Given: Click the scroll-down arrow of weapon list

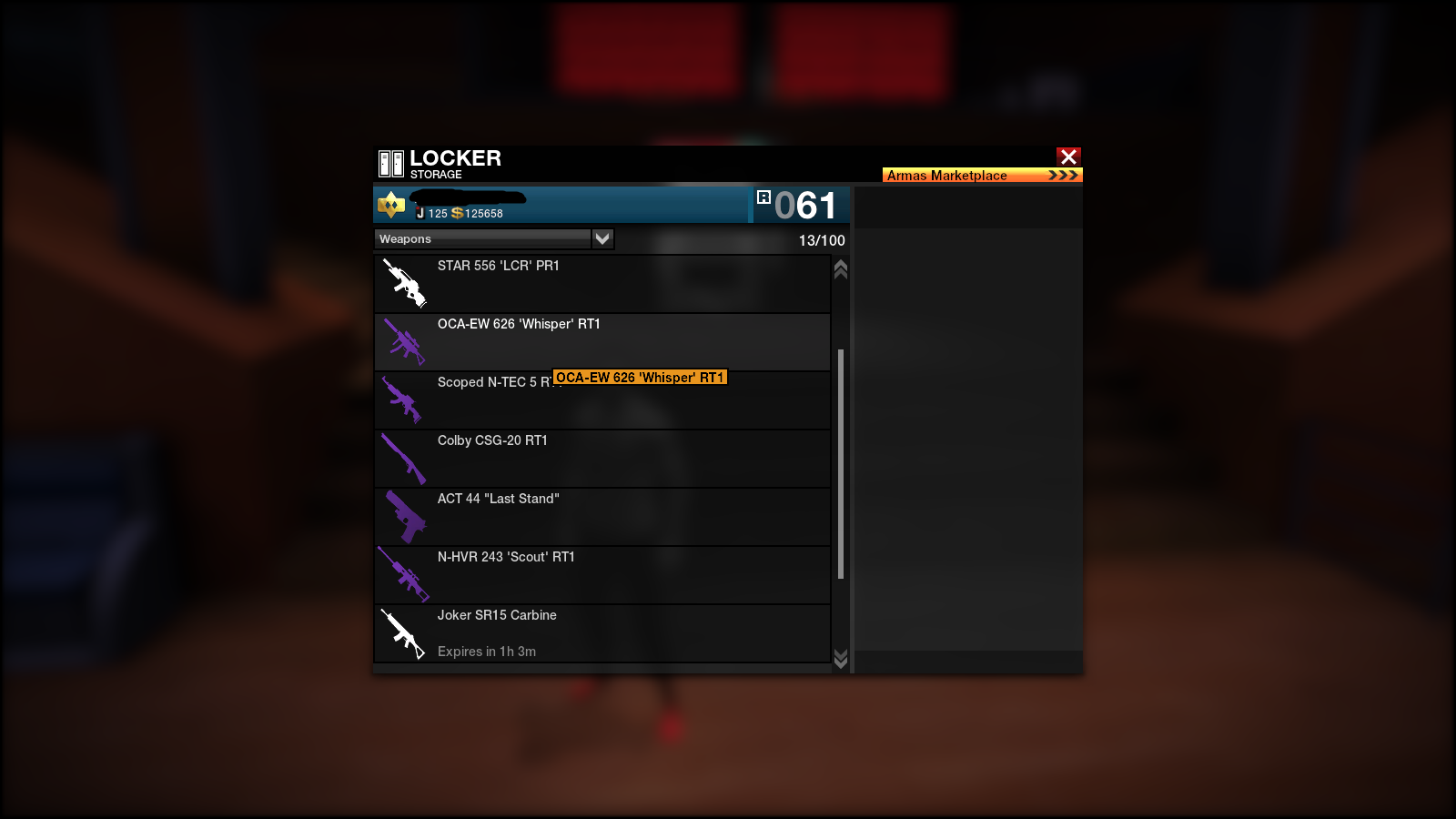Looking at the screenshot, I should tap(841, 658).
